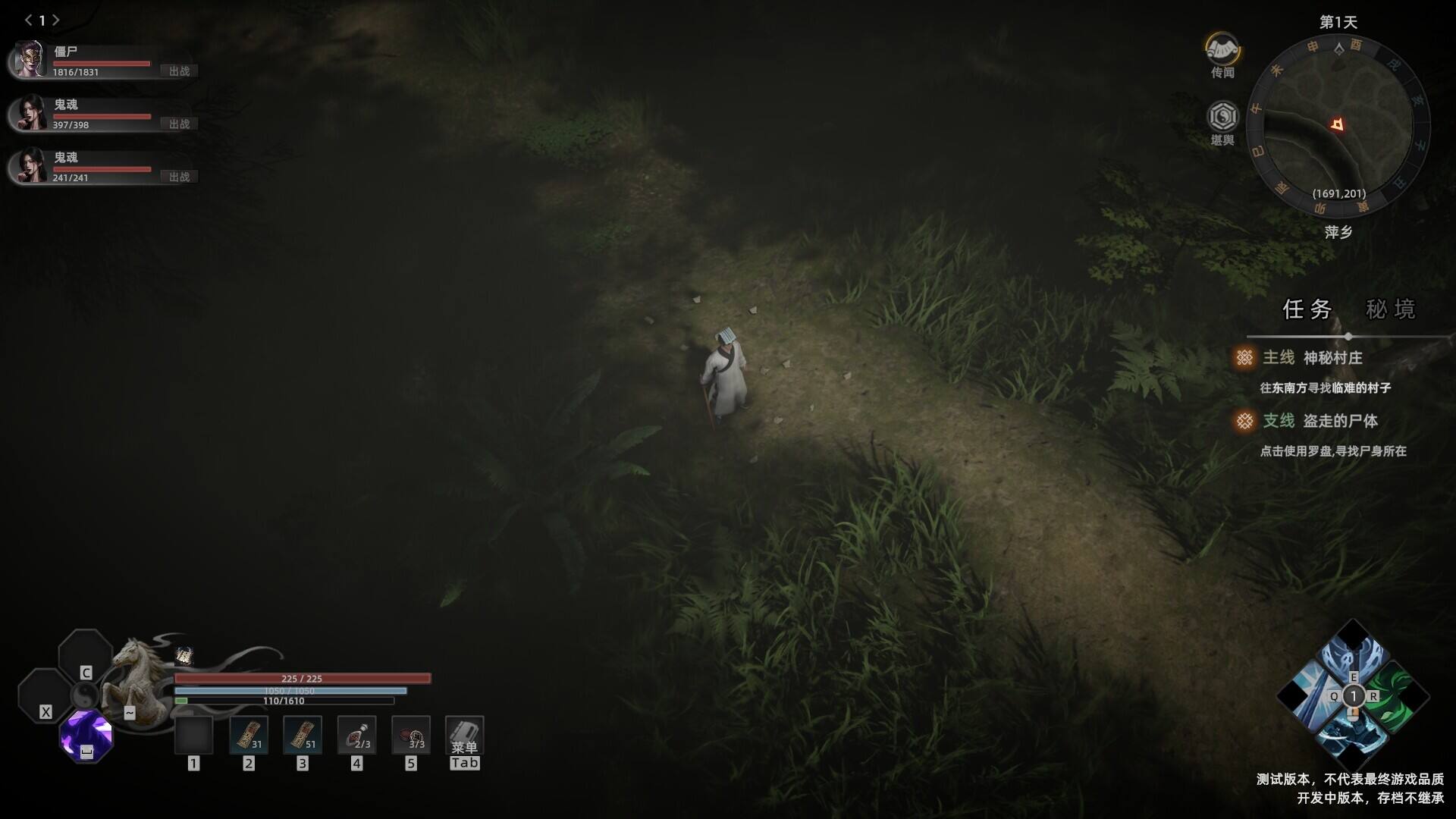Go to previous summon page arrow
The height and width of the screenshot is (819, 1456).
tap(28, 20)
